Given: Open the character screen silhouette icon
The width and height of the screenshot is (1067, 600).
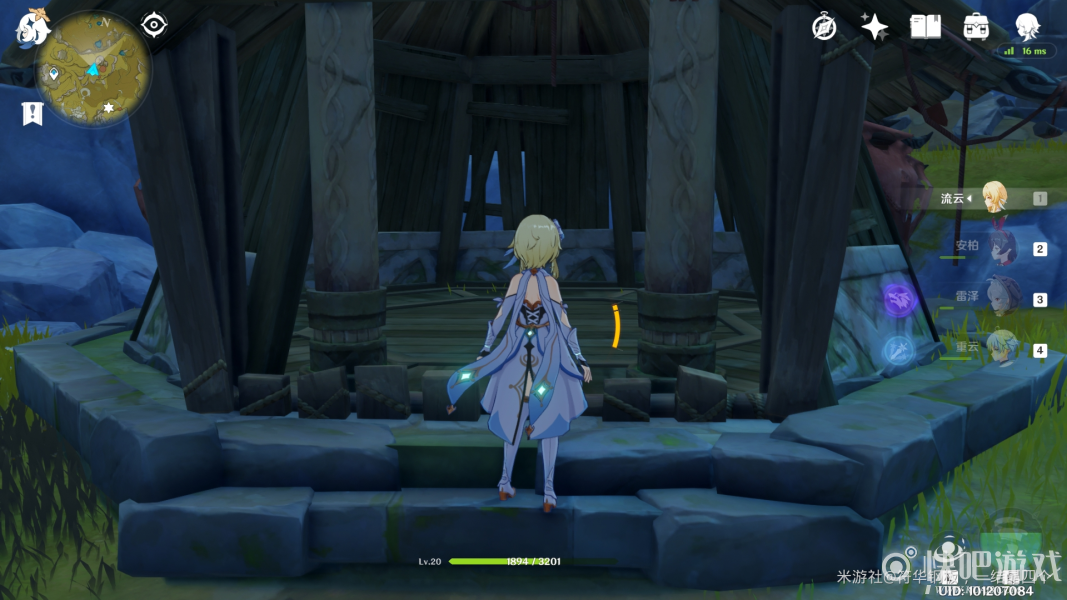Looking at the screenshot, I should point(1027,25).
